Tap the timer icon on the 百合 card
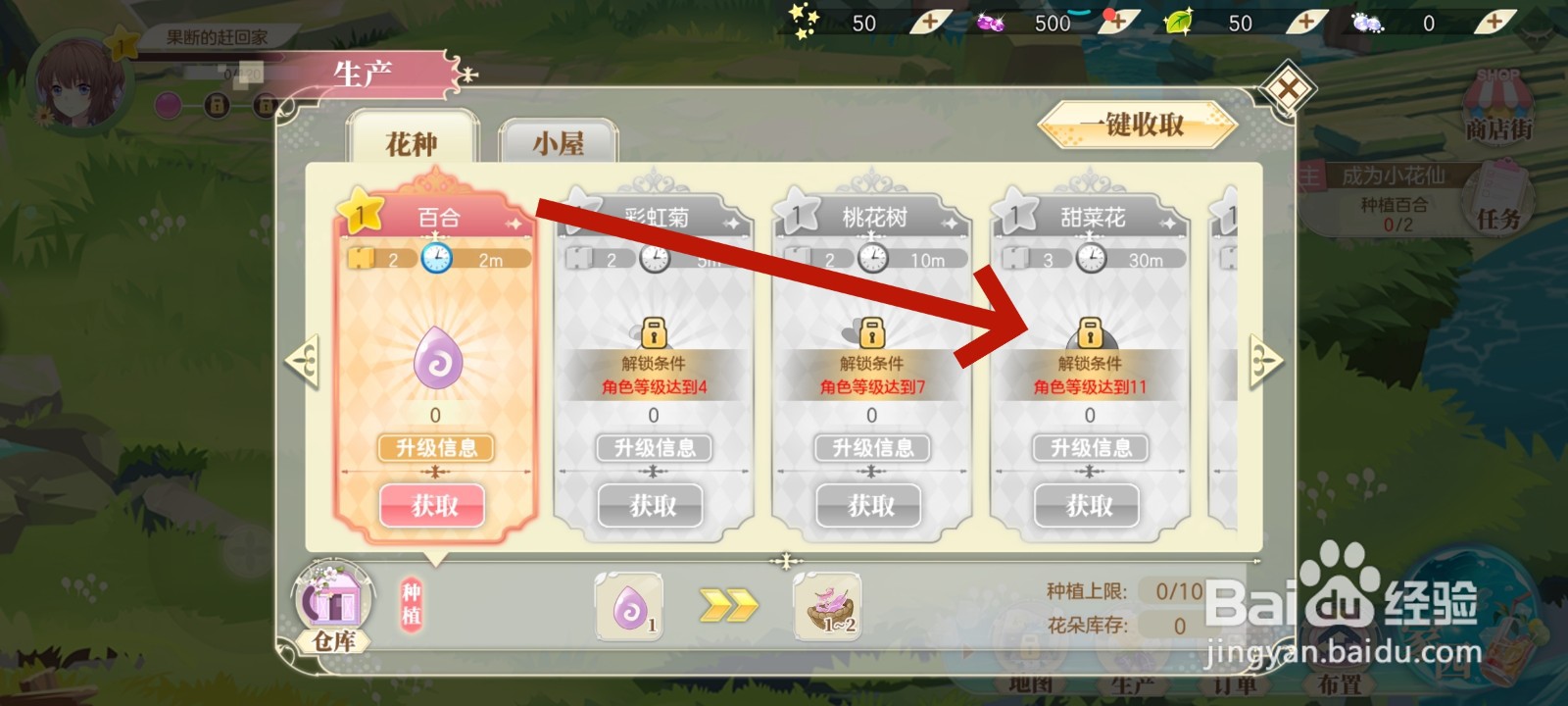The image size is (1568, 706). tap(437, 259)
